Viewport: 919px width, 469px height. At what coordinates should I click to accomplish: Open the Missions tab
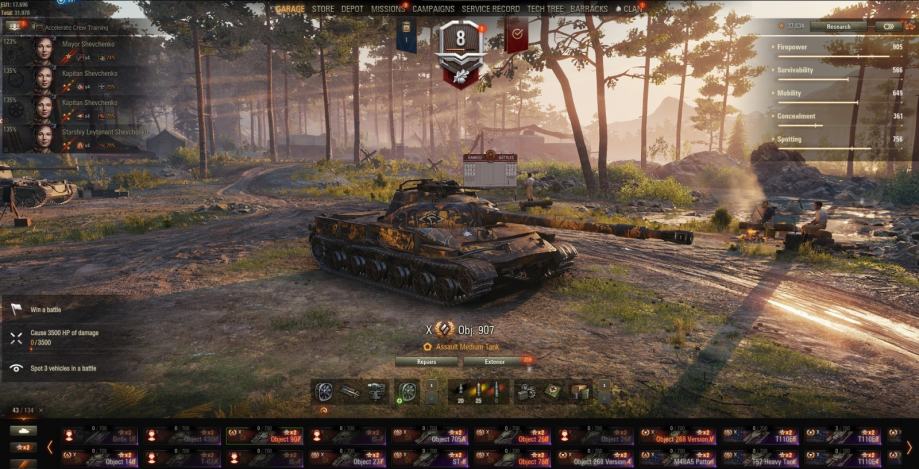[x=387, y=9]
